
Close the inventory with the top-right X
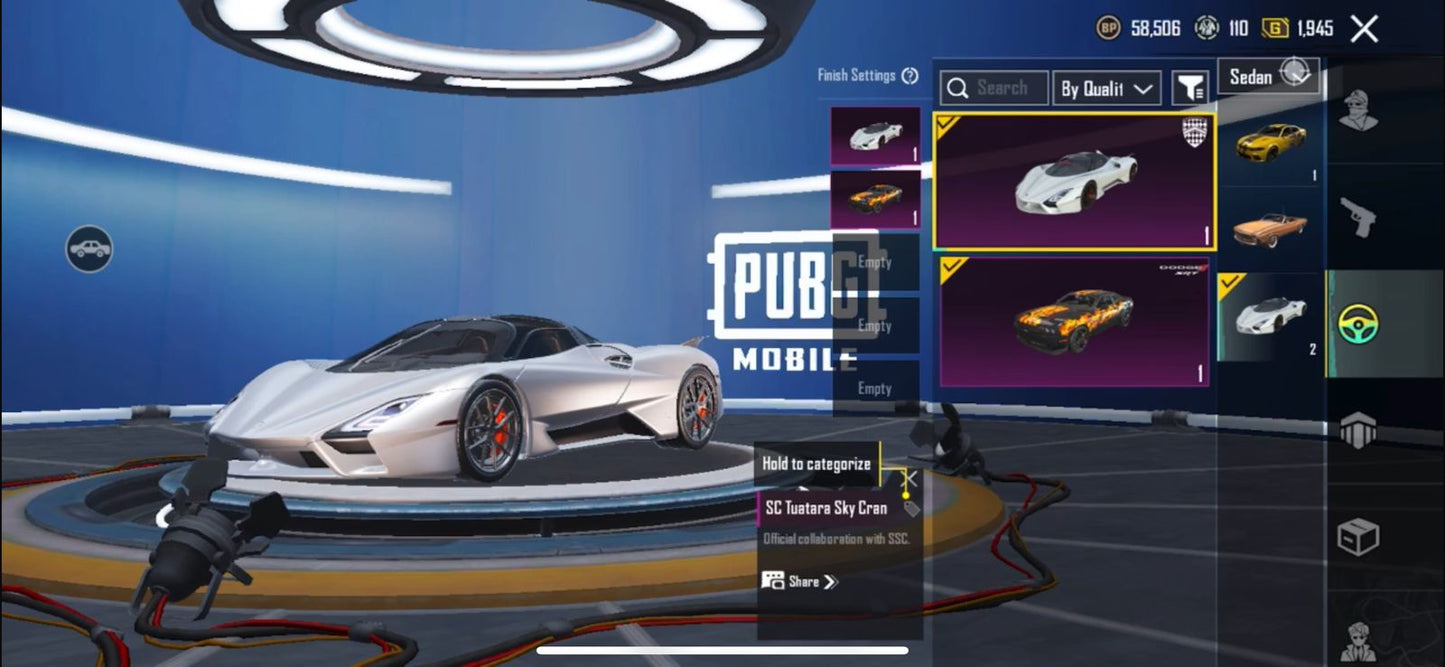click(x=1364, y=29)
